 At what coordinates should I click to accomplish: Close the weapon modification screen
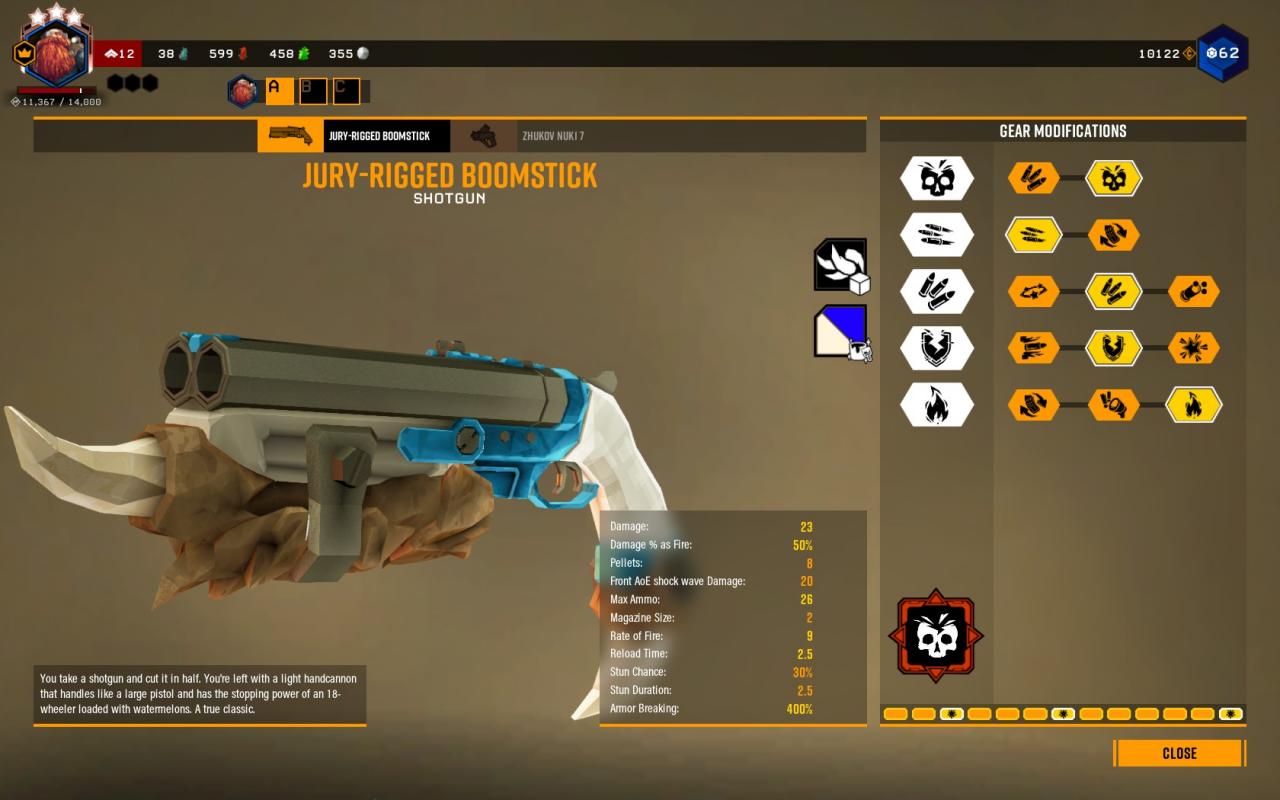(1179, 753)
